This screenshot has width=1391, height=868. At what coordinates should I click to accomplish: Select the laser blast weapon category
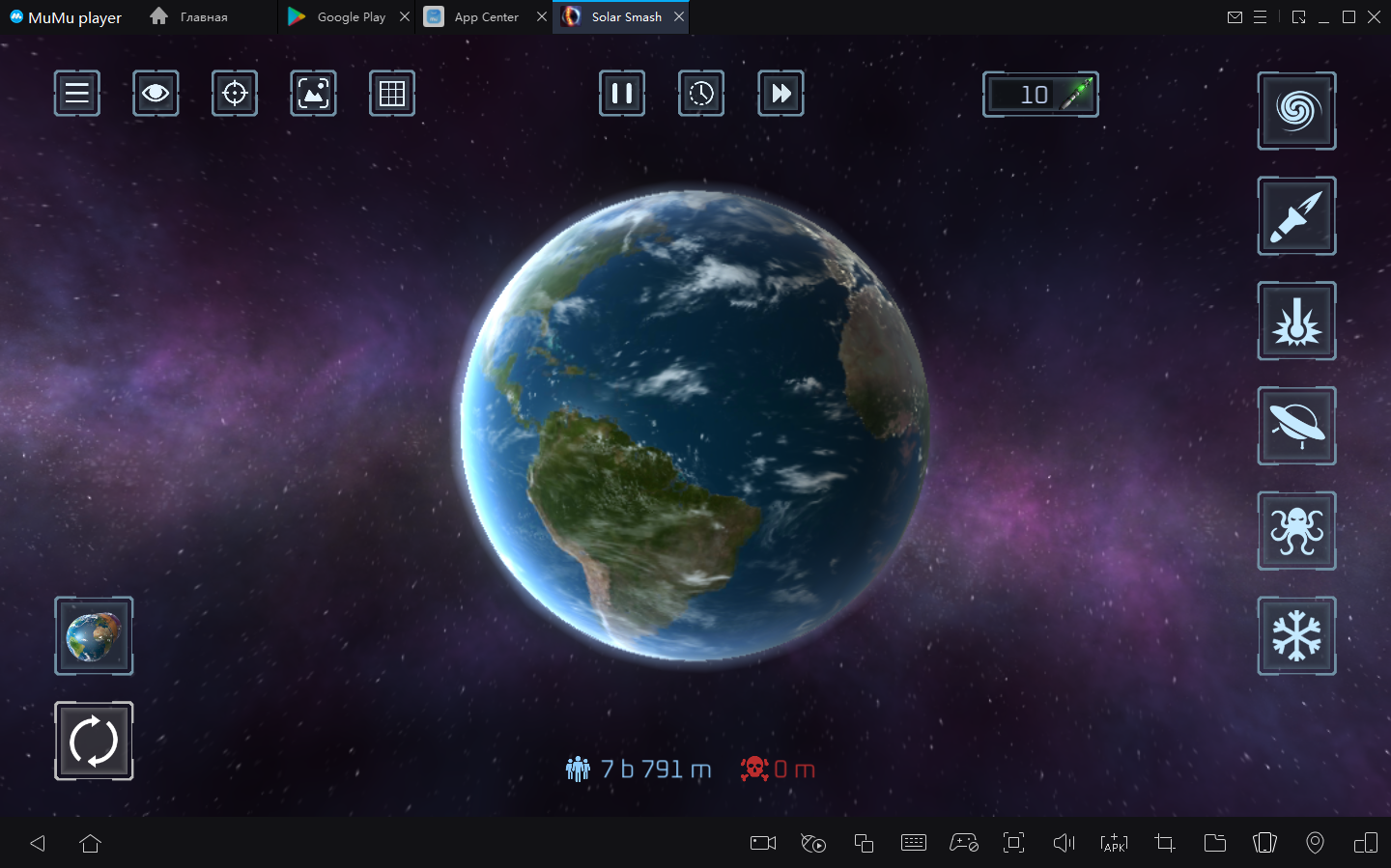pyautogui.click(x=1296, y=322)
